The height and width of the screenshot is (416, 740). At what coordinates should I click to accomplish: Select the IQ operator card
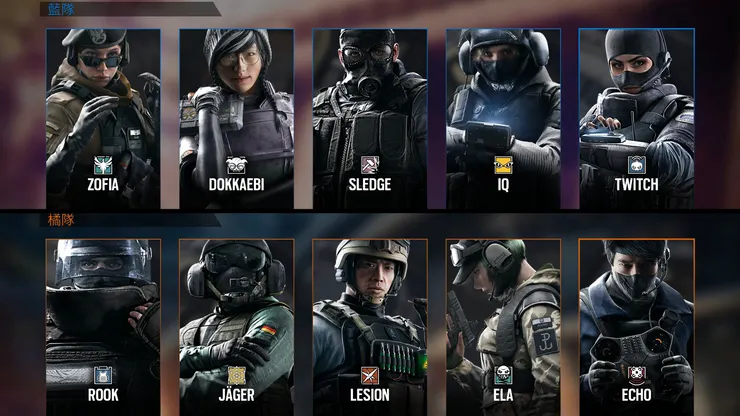click(503, 118)
